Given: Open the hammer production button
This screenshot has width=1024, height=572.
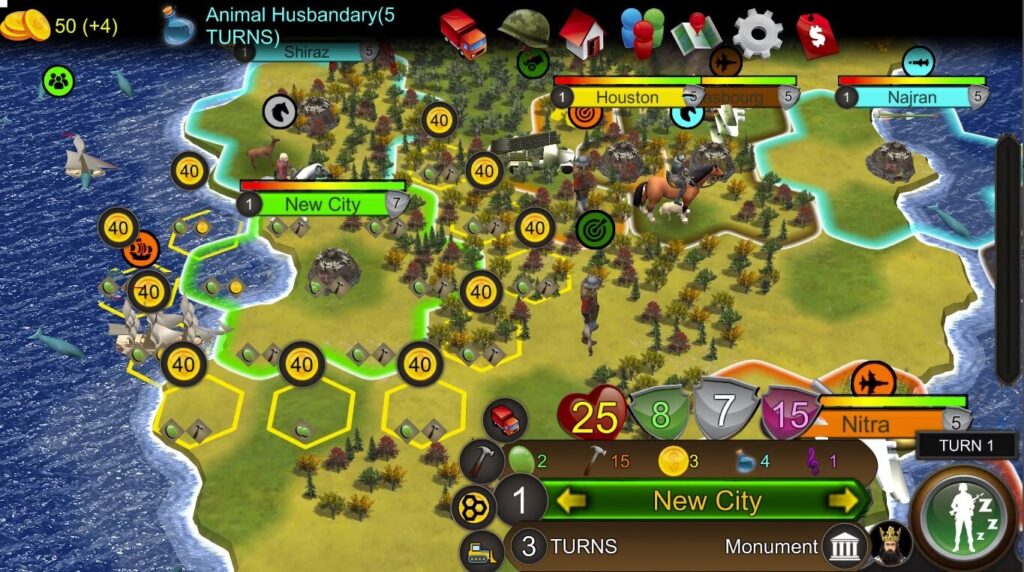Looking at the screenshot, I should (482, 461).
